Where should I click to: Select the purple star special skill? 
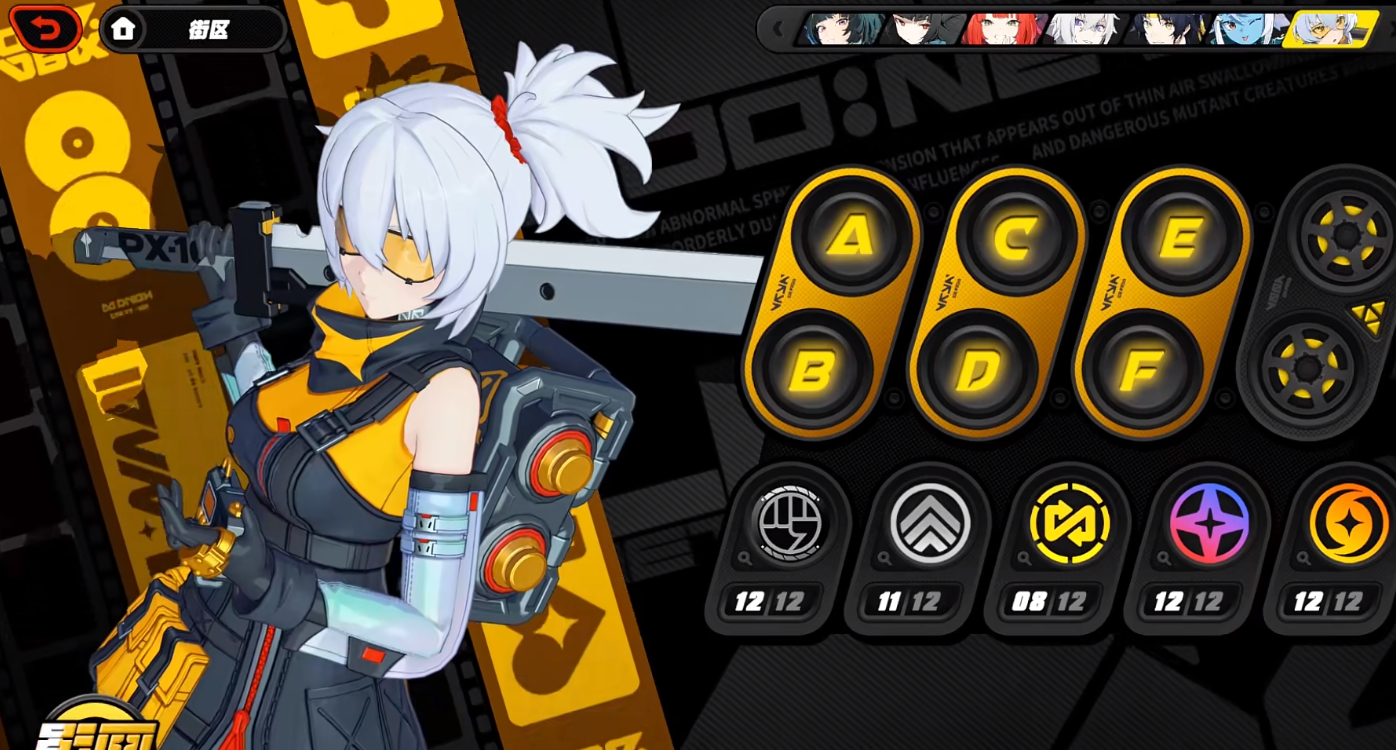tap(1209, 523)
